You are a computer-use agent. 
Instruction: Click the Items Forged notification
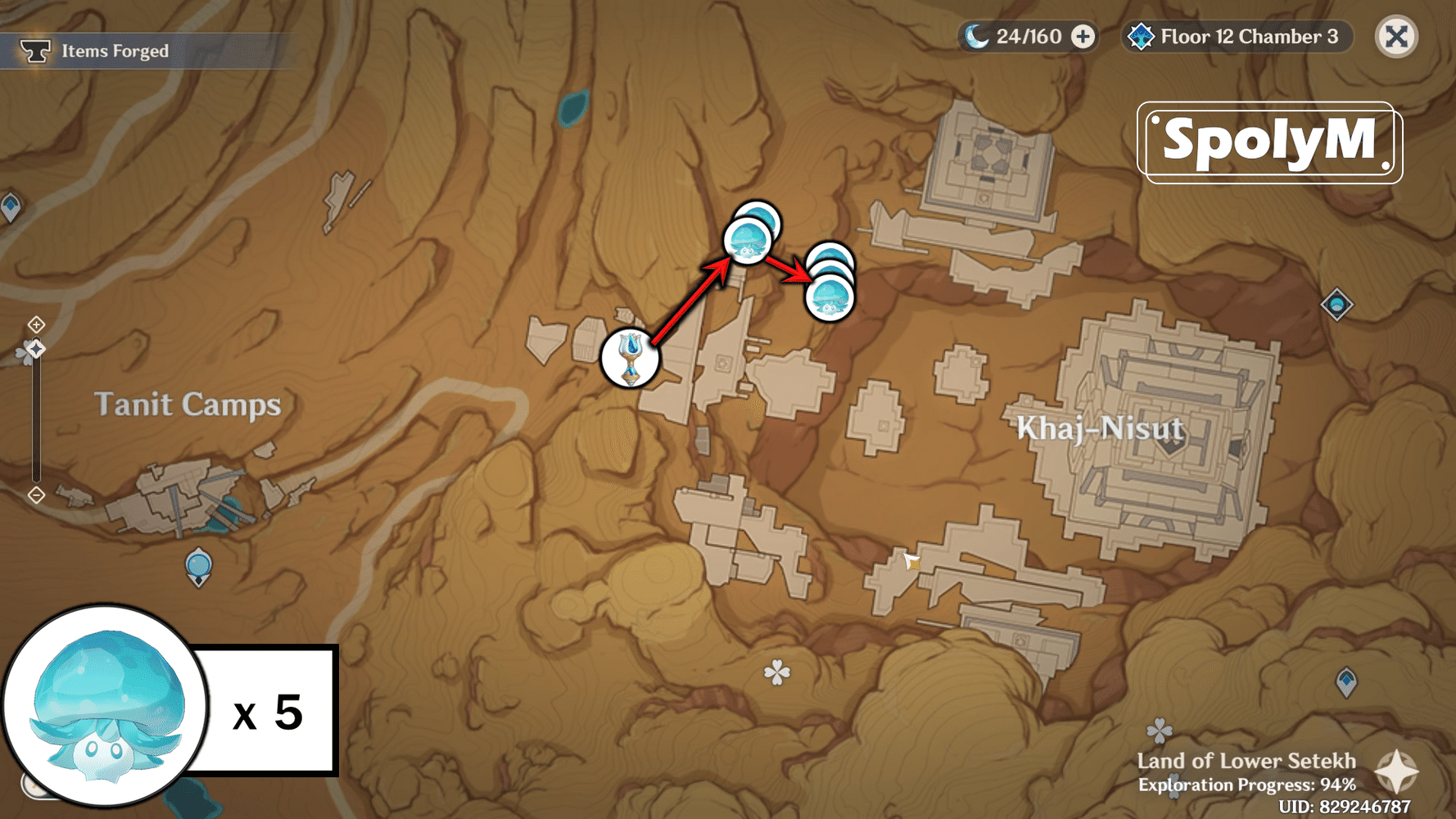114,50
